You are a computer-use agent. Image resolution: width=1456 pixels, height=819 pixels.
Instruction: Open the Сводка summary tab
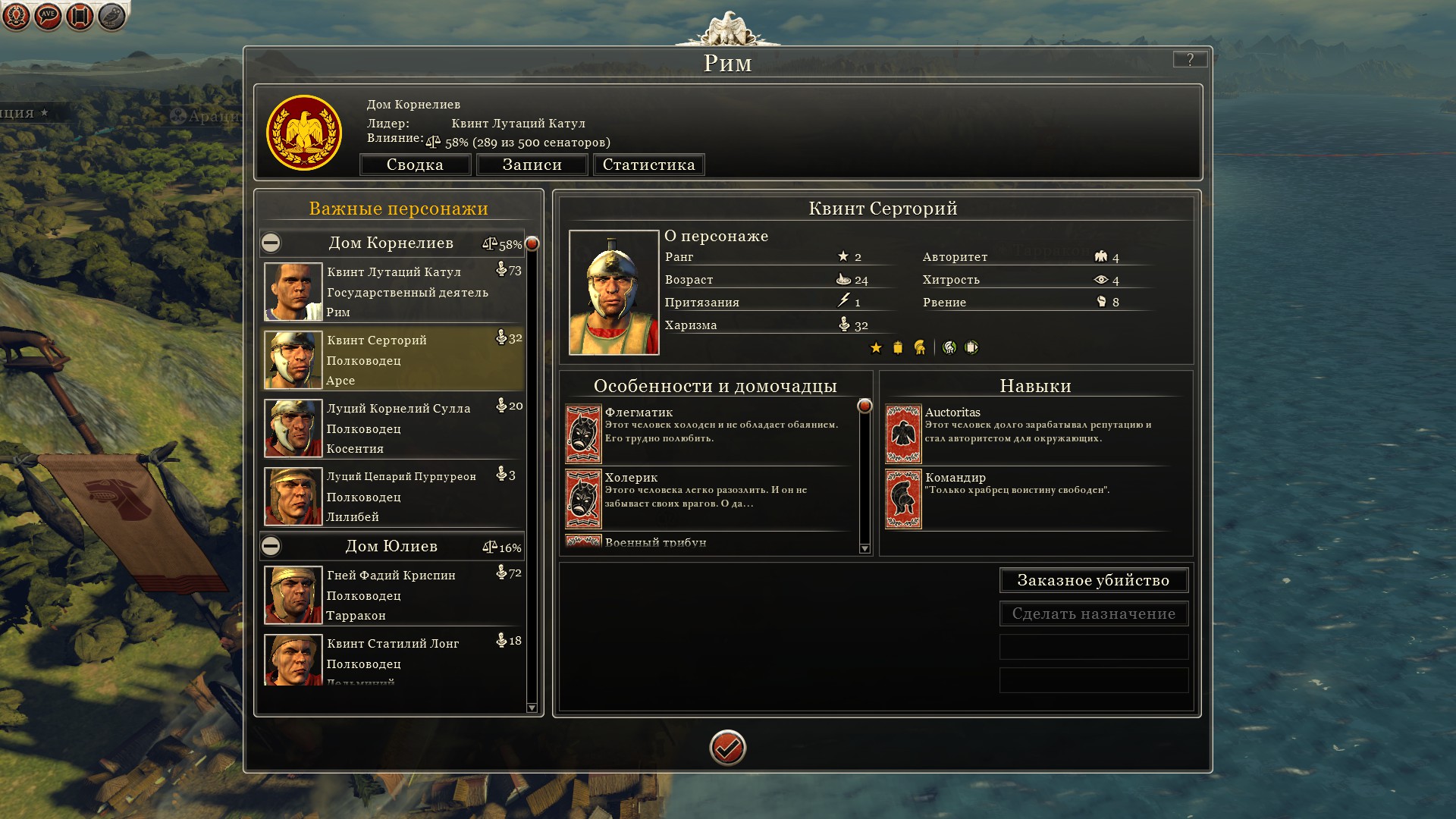415,165
